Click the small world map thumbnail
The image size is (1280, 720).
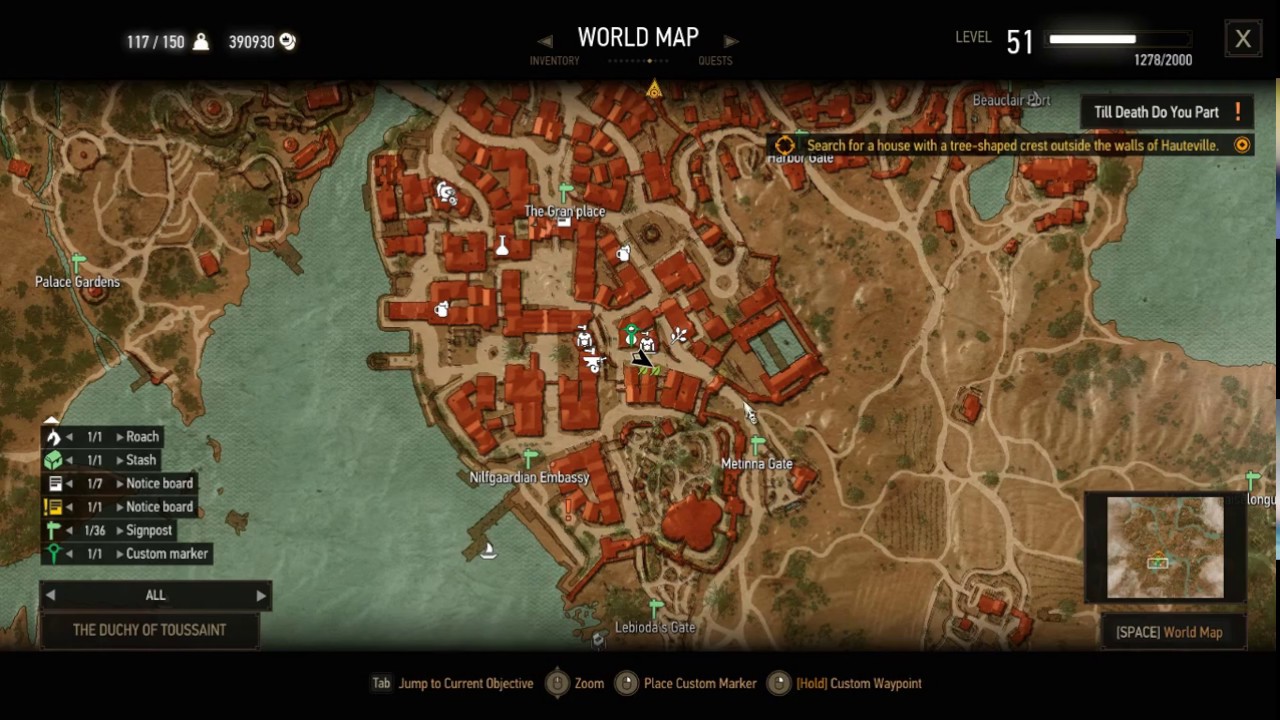[1165, 548]
